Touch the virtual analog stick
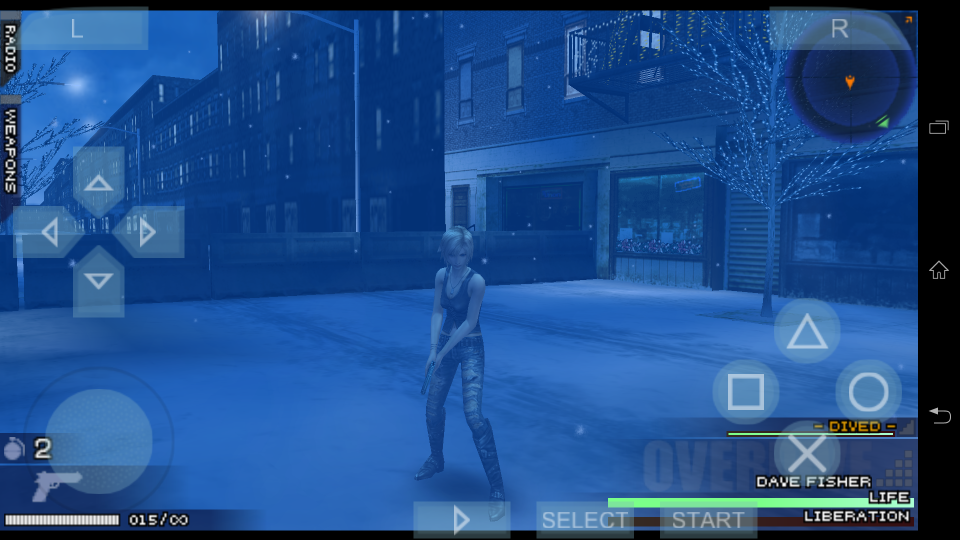The height and width of the screenshot is (540, 960). (98, 440)
